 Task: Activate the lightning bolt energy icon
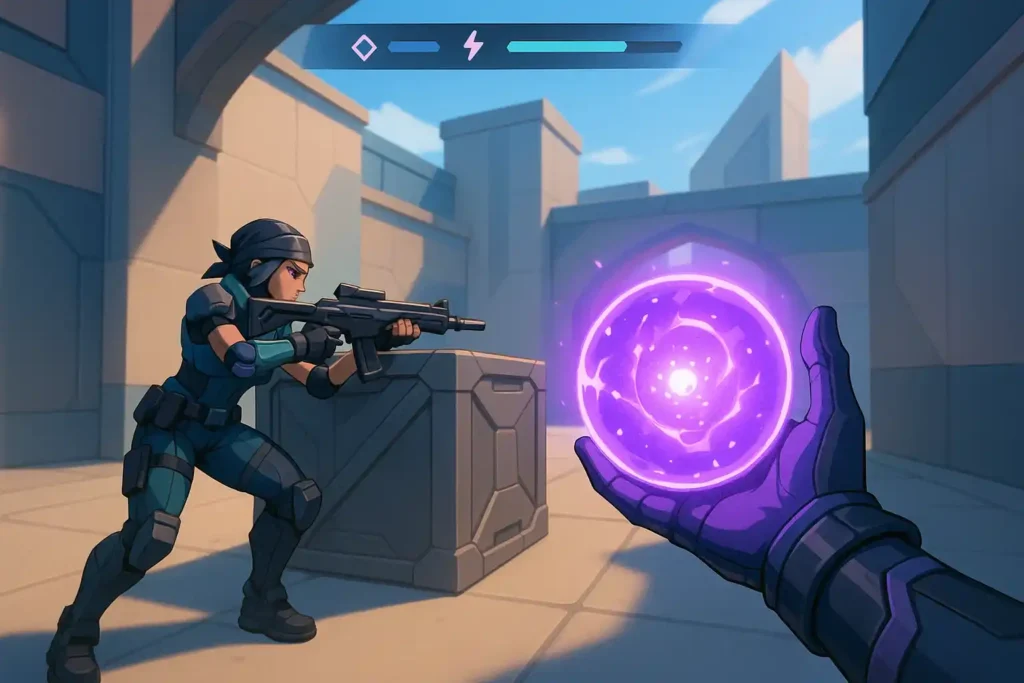[472, 46]
